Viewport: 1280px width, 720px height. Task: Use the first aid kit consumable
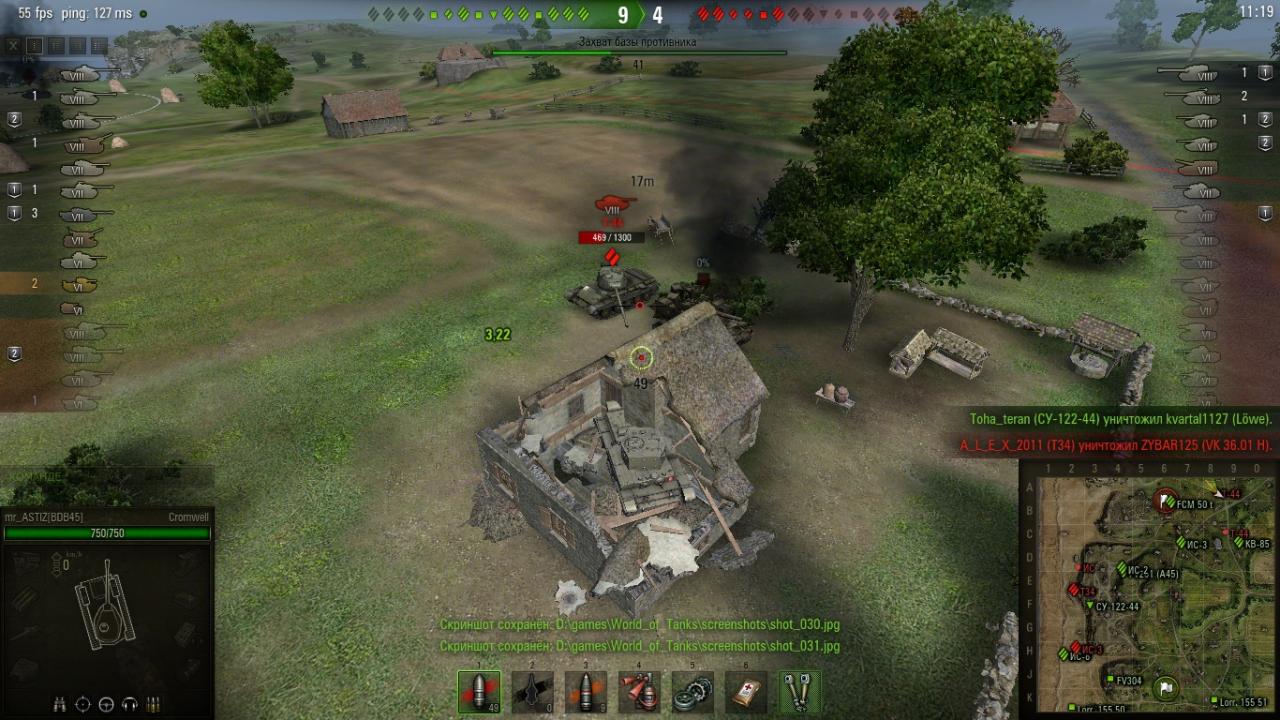pos(746,691)
